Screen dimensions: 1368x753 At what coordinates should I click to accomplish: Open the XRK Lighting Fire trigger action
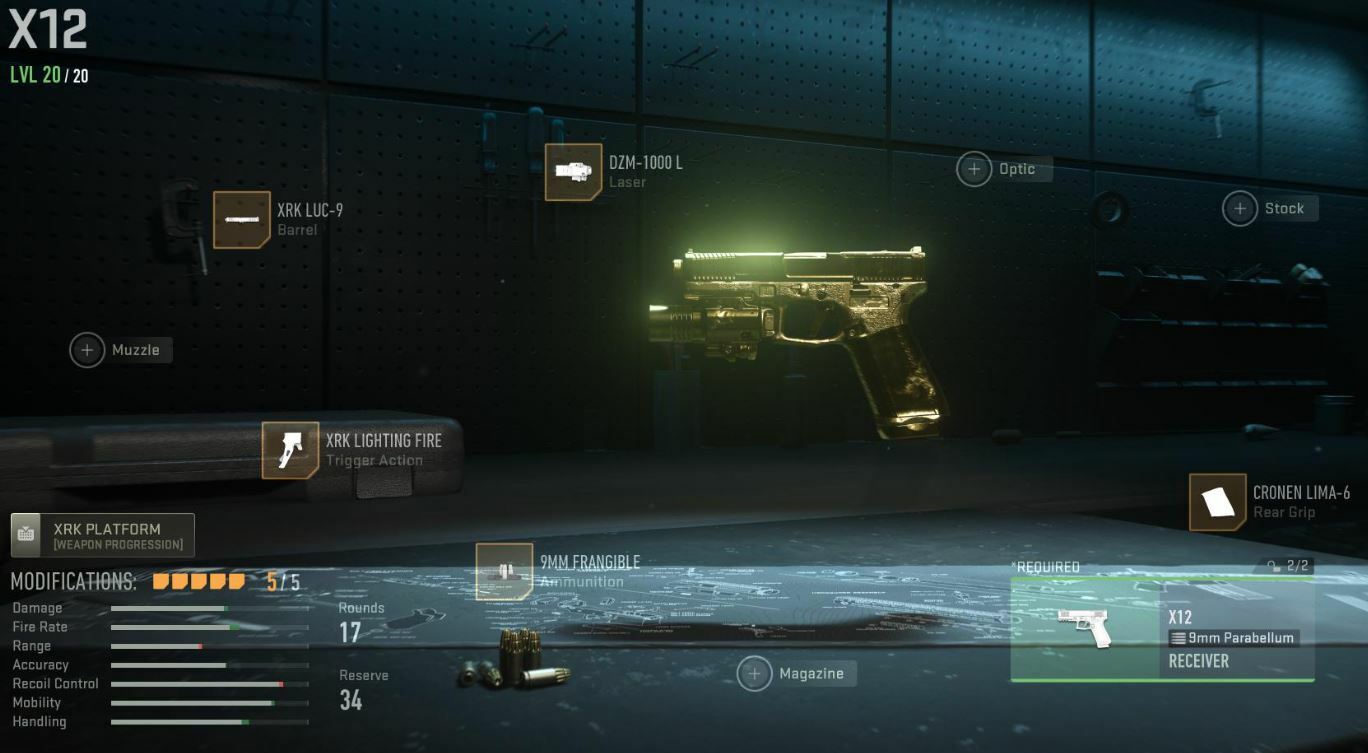pyautogui.click(x=291, y=450)
